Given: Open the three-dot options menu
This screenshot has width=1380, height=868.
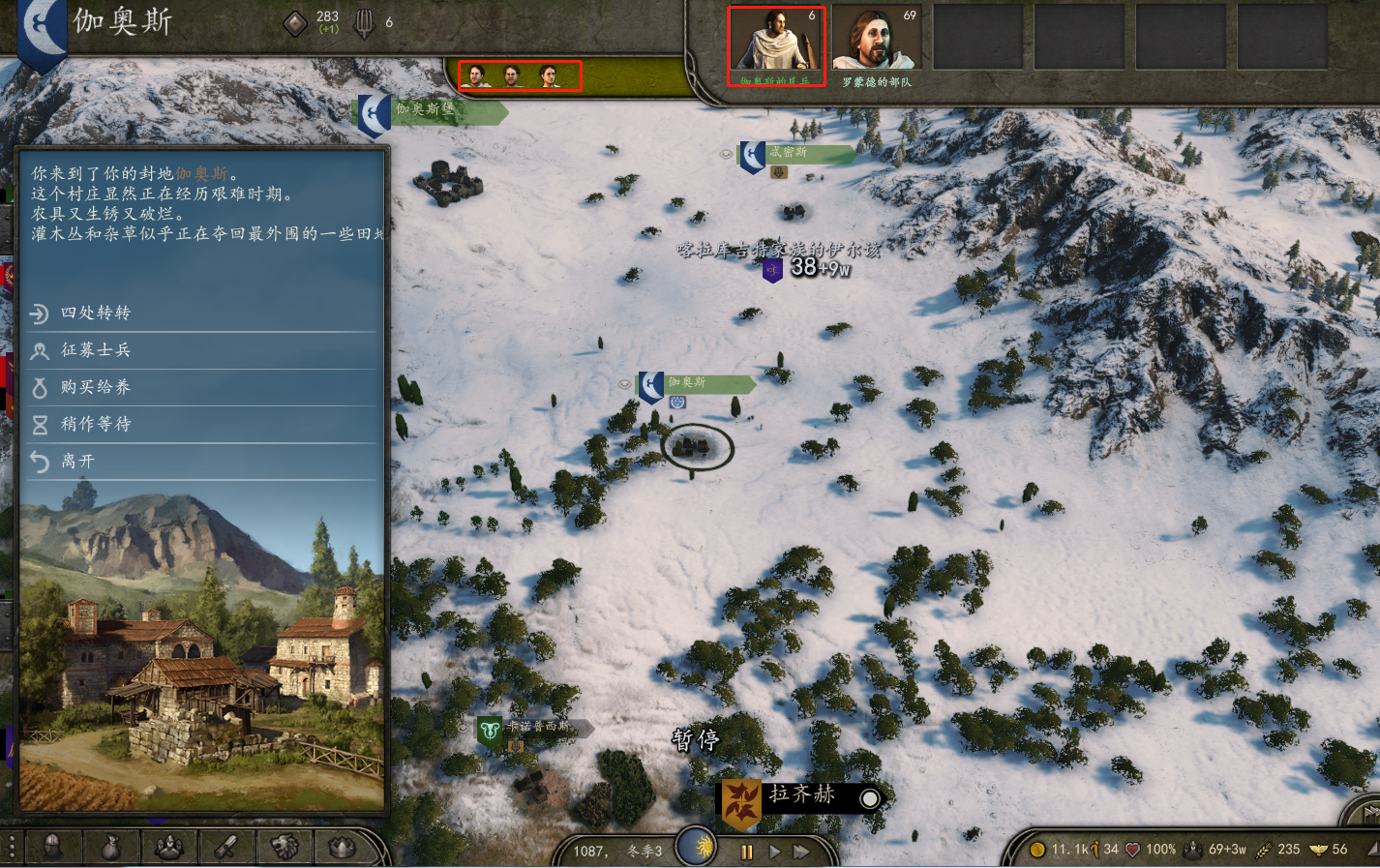Looking at the screenshot, I should coord(12,847).
